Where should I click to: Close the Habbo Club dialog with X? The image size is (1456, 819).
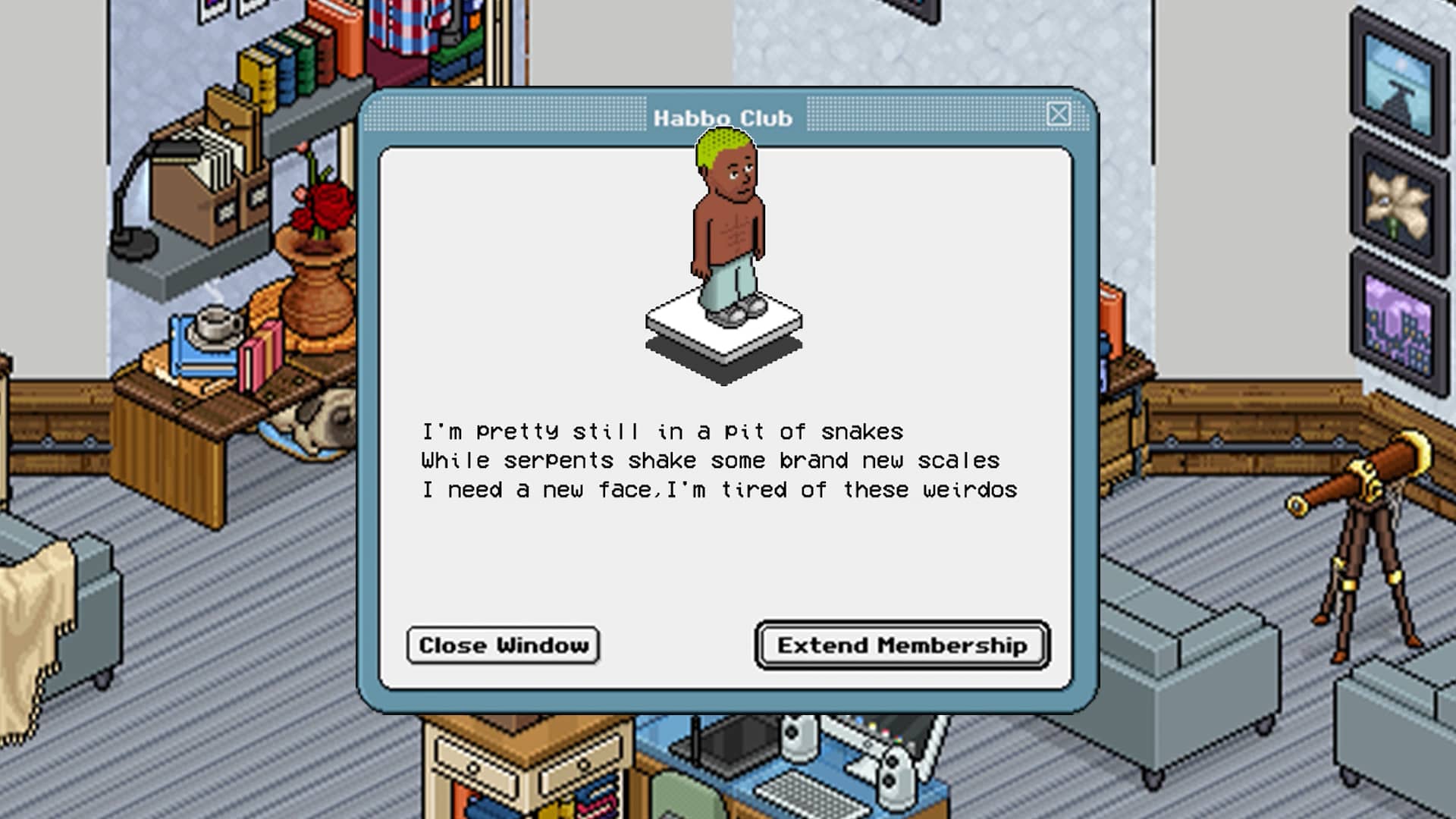pyautogui.click(x=1059, y=115)
